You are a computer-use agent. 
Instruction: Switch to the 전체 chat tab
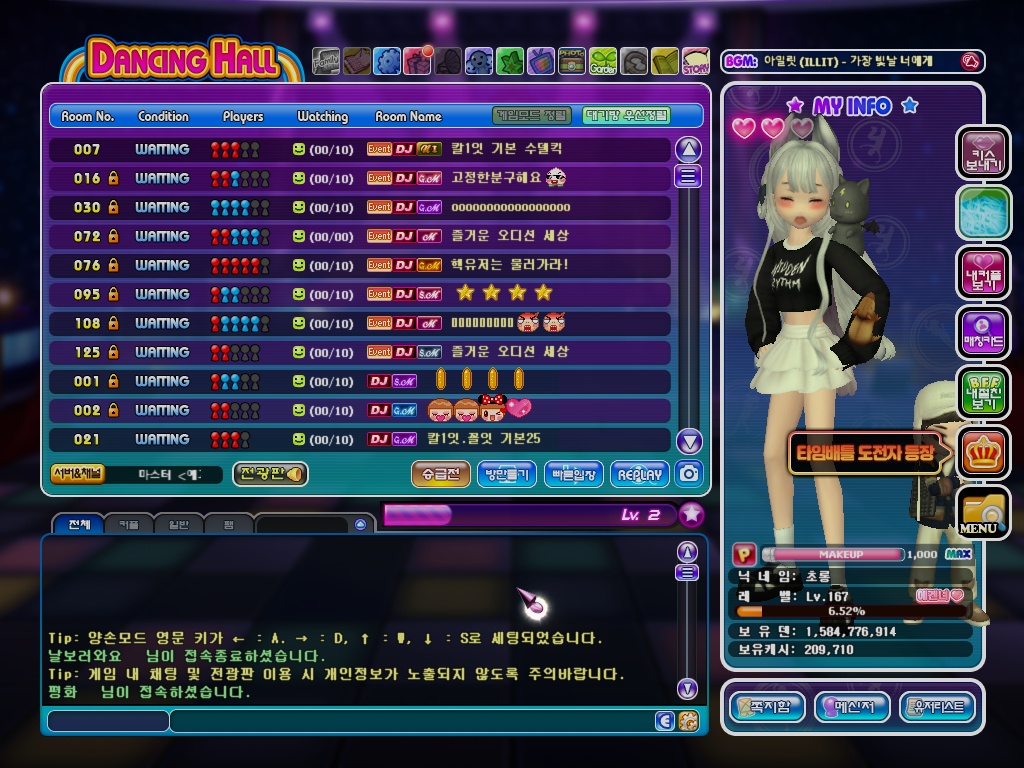(78, 524)
